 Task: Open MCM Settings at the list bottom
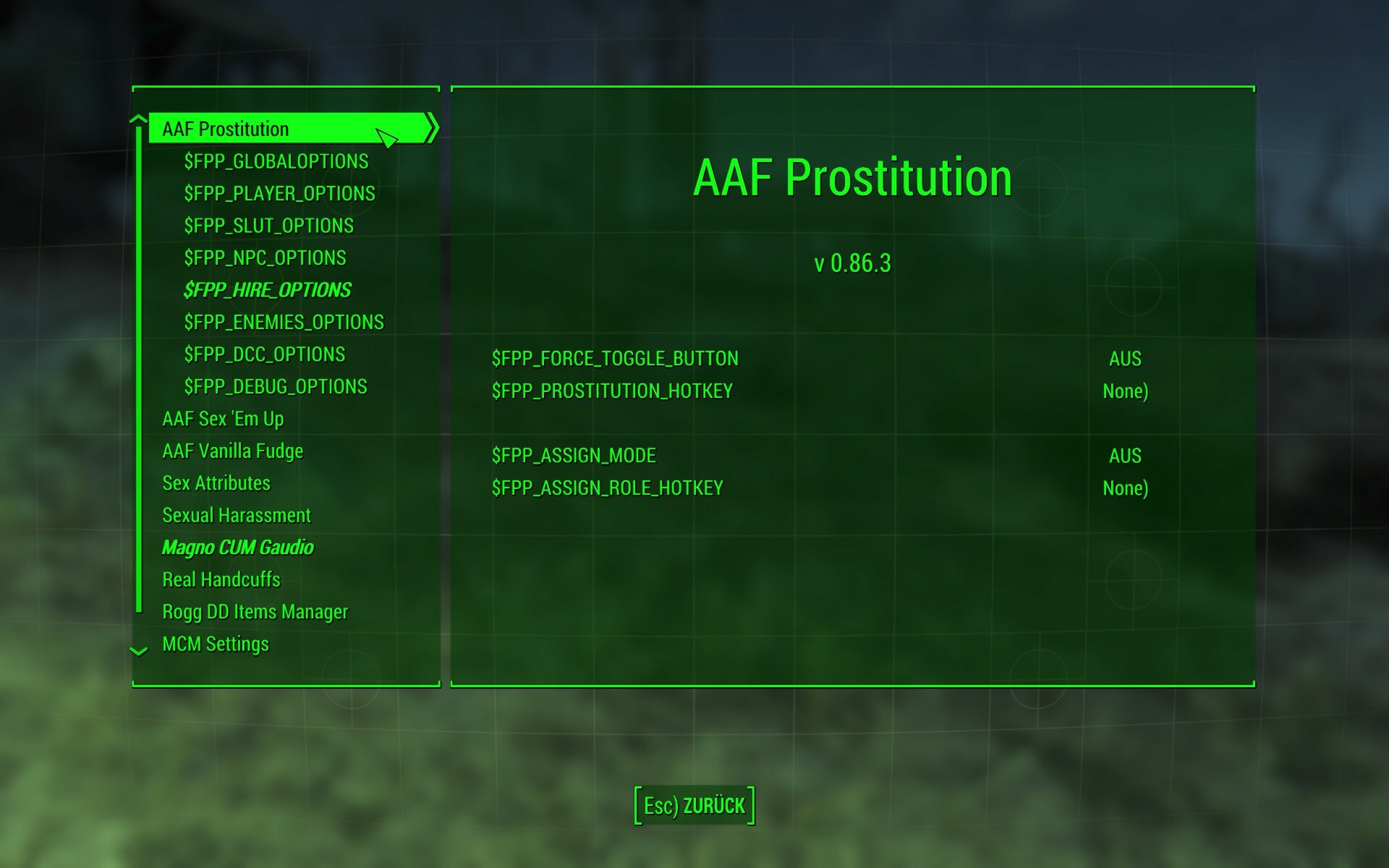216,643
